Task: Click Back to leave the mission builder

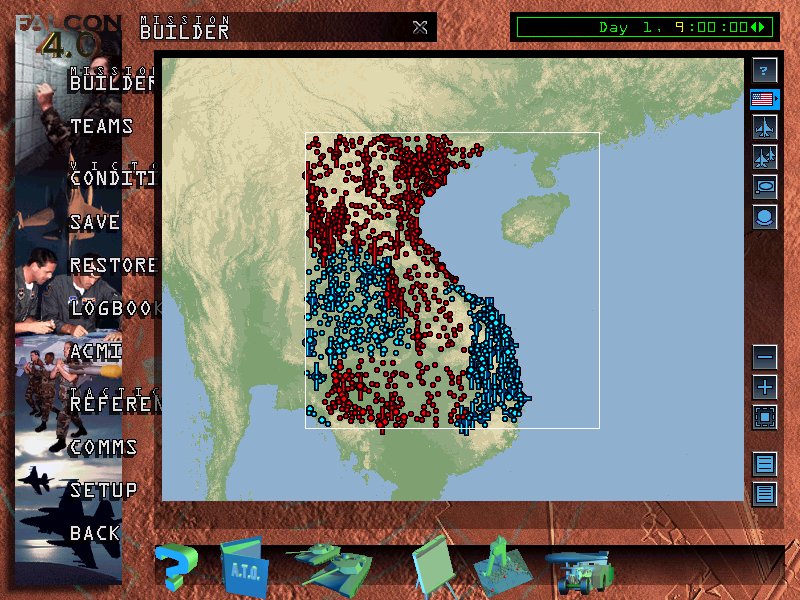Action: (95, 533)
